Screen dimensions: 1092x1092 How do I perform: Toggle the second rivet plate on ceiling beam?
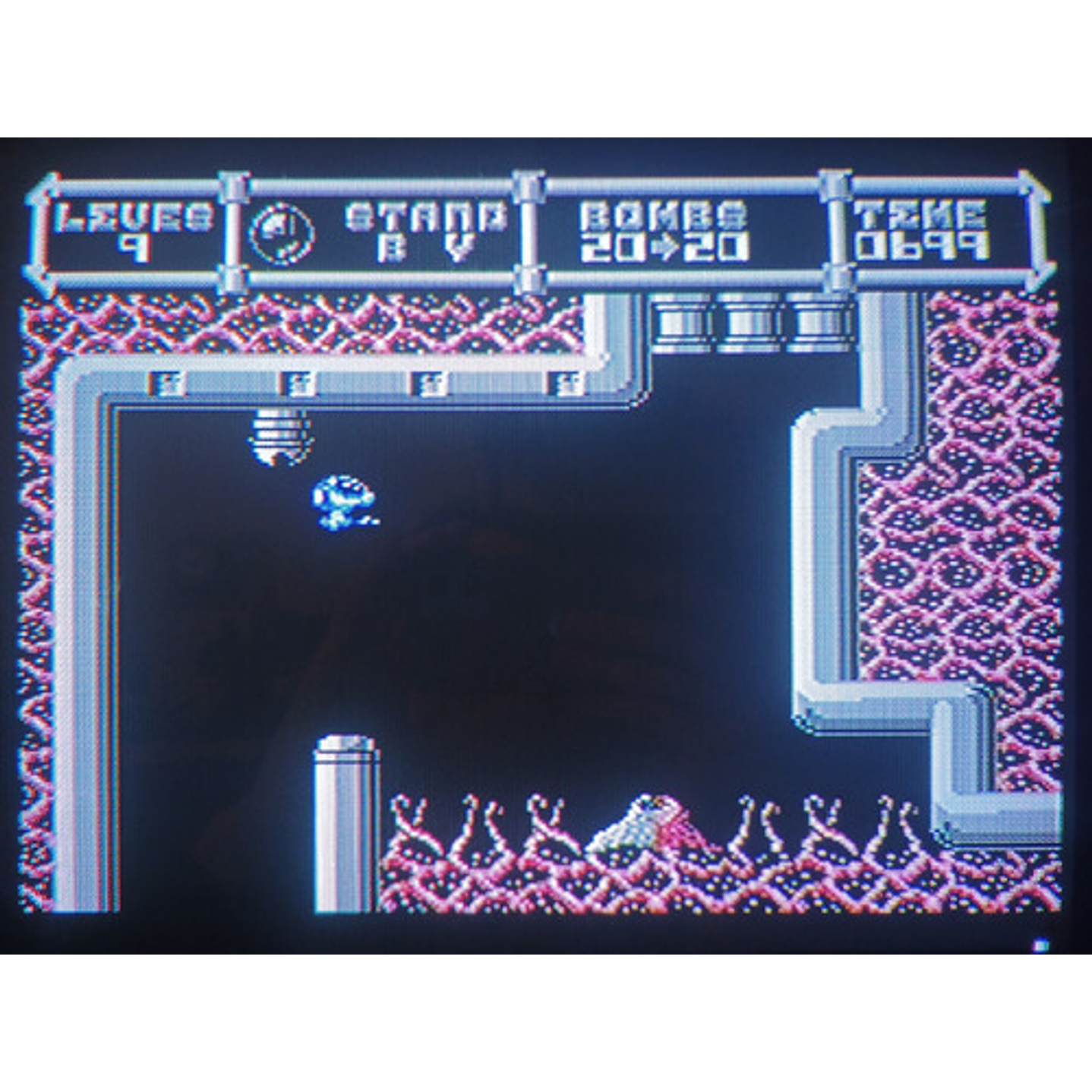pos(296,383)
